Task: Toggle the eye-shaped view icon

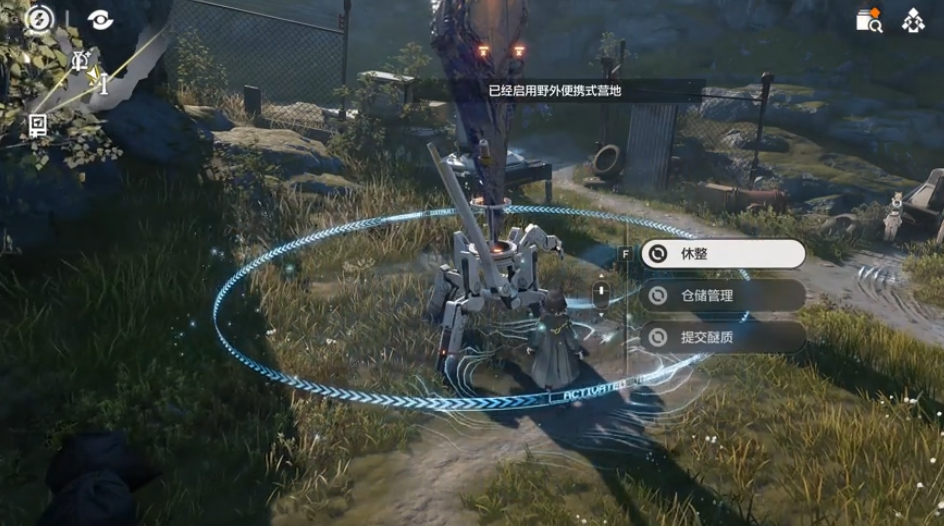Action: point(100,19)
